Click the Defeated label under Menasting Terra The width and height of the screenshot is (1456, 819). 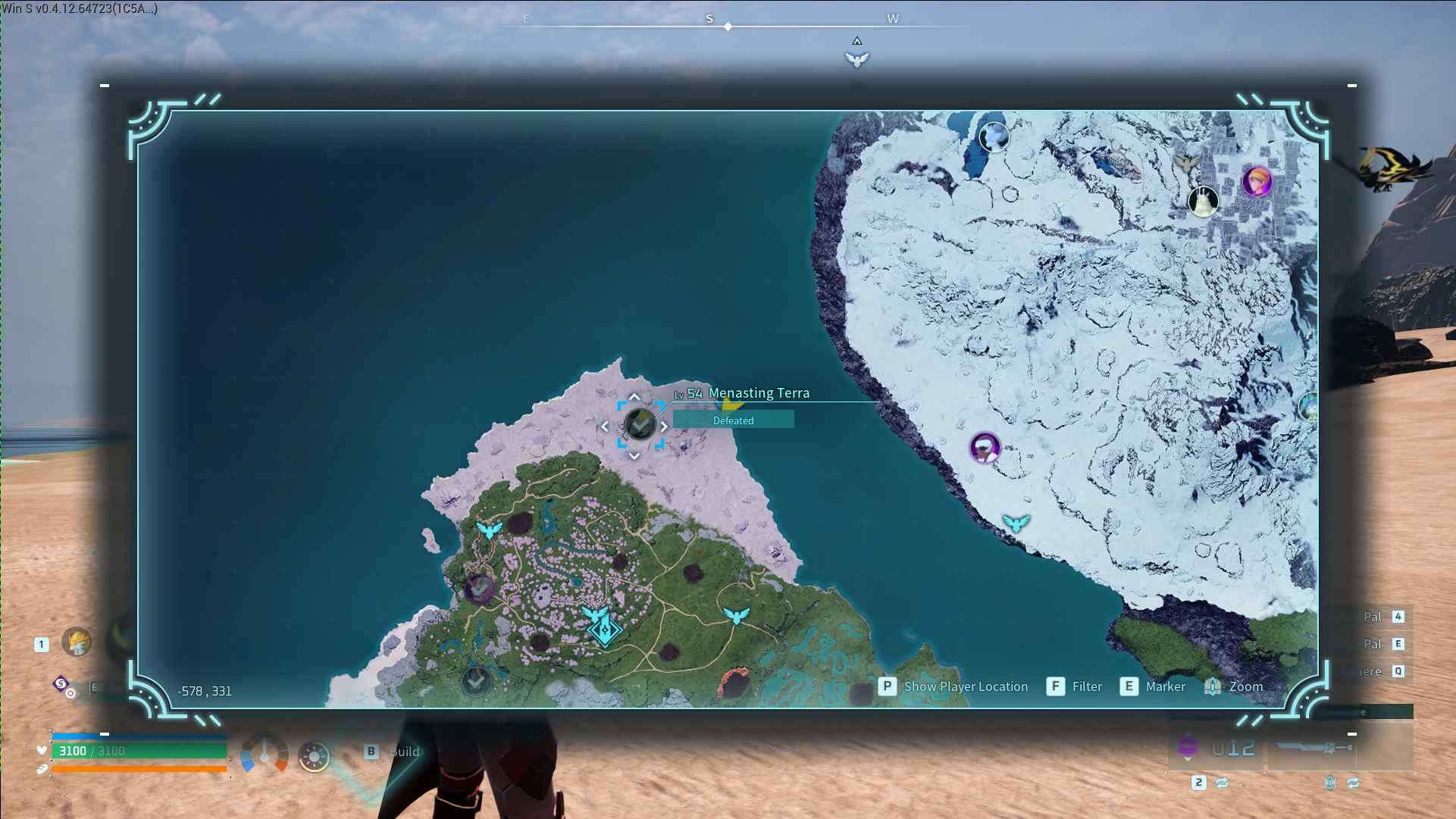732,420
